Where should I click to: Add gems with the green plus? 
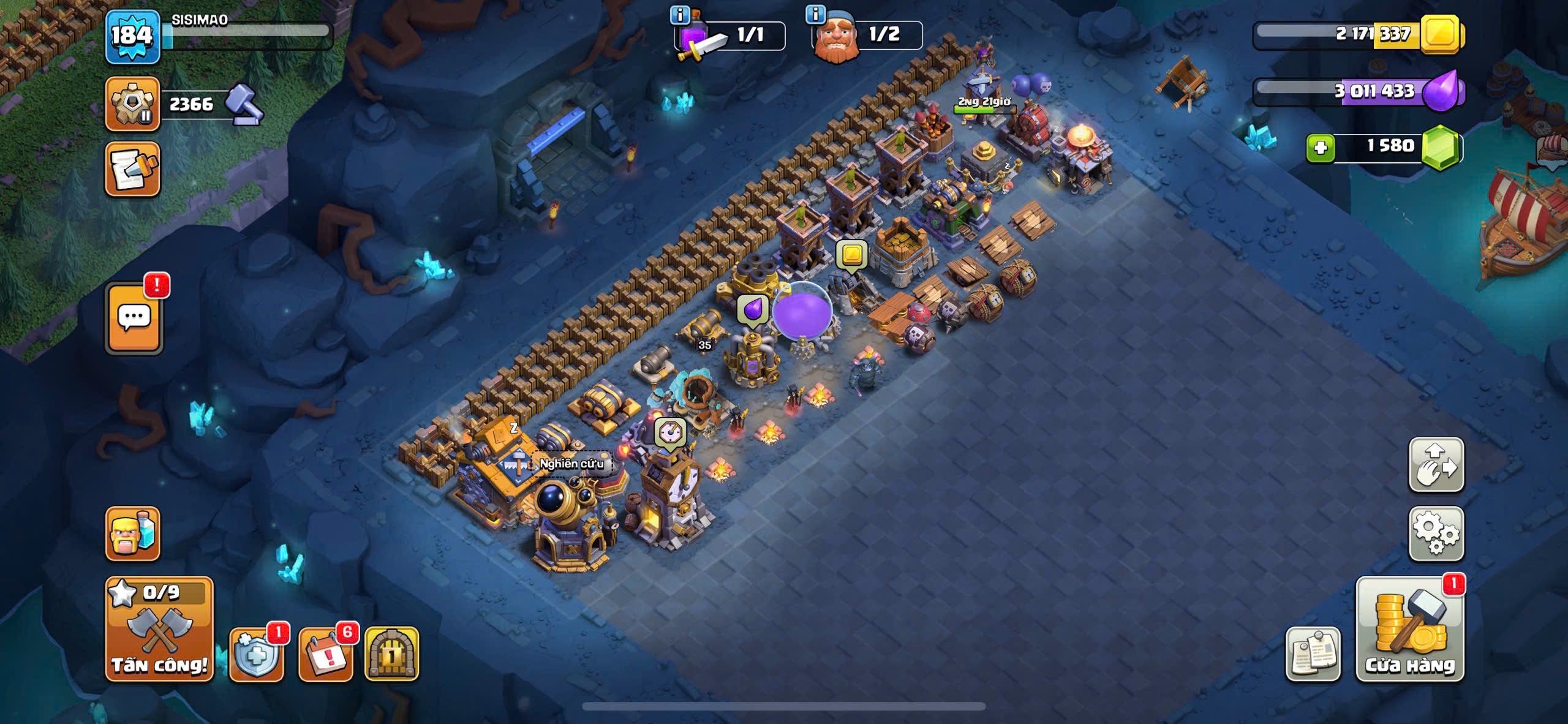[1321, 148]
